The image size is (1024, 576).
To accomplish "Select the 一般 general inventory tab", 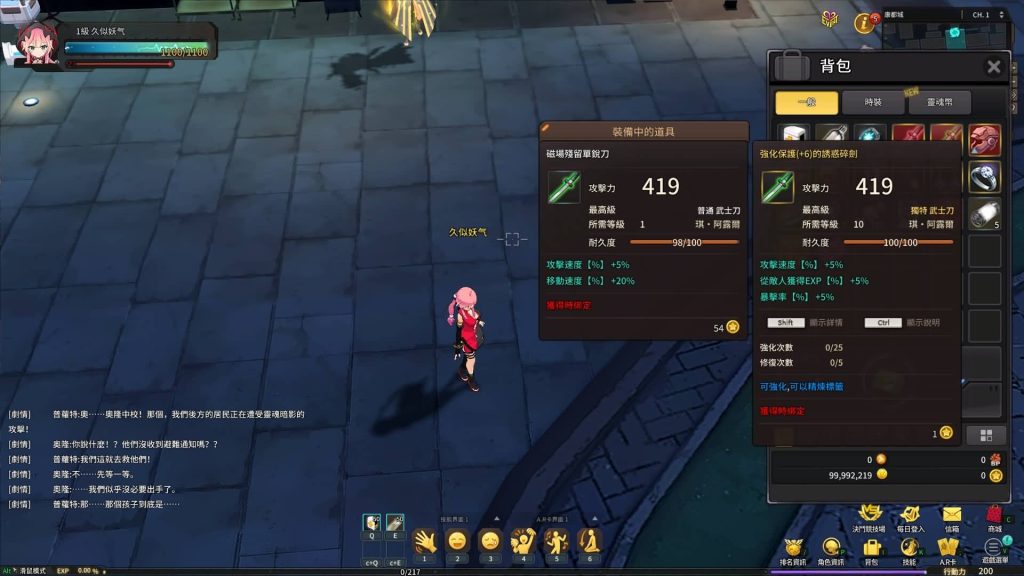I will (x=807, y=102).
